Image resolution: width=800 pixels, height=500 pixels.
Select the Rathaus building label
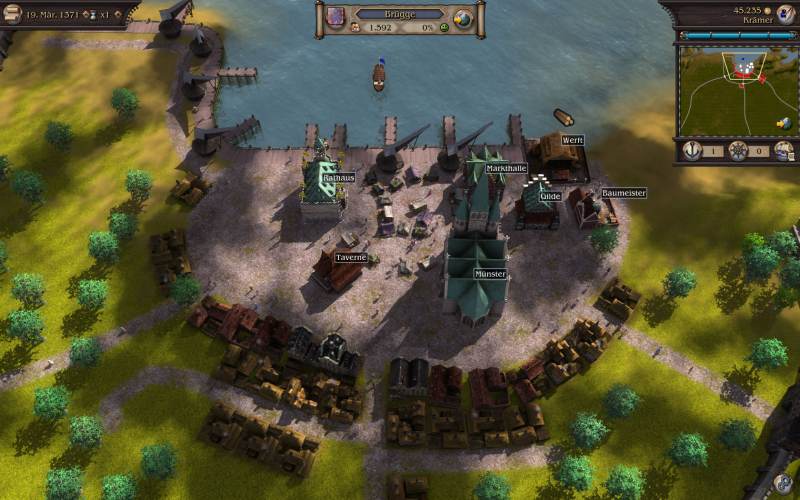click(338, 178)
